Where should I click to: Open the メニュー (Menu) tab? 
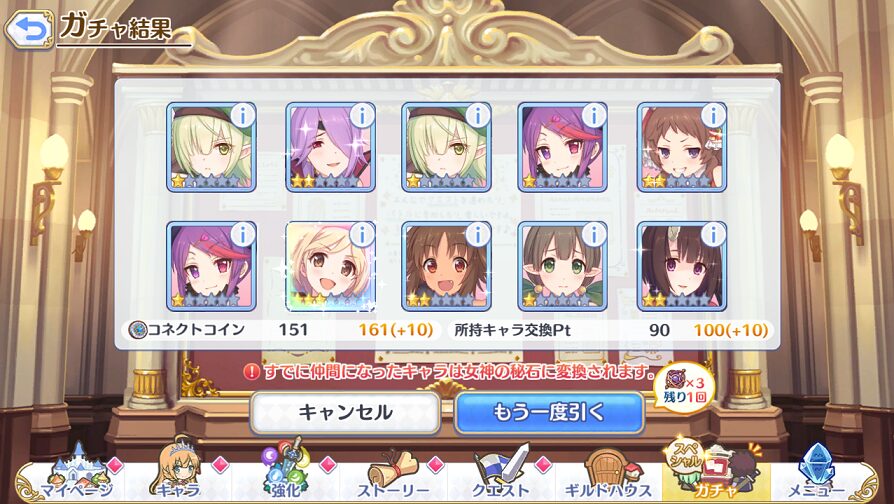(822, 476)
